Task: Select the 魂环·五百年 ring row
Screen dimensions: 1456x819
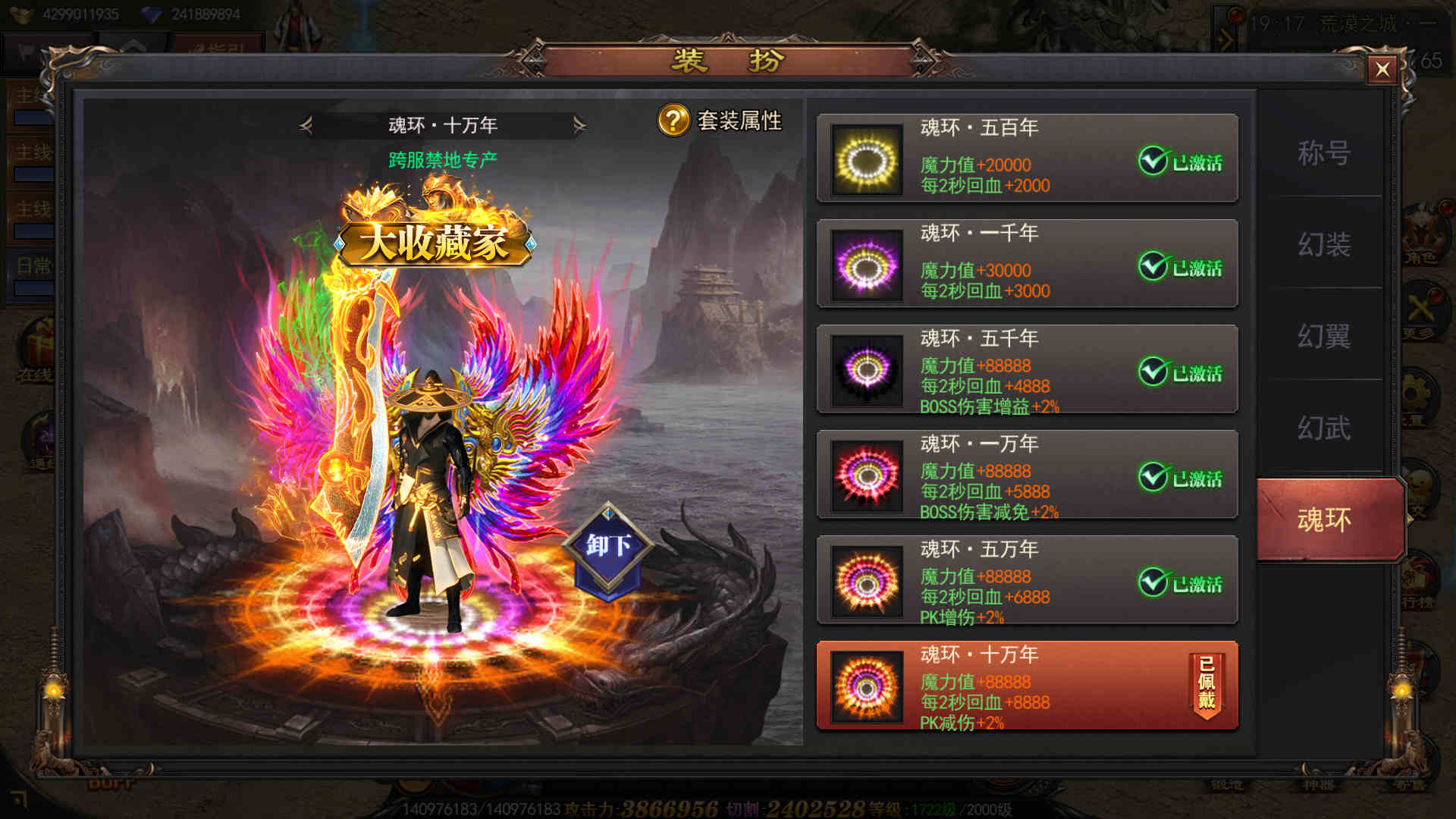Action: tap(1027, 158)
